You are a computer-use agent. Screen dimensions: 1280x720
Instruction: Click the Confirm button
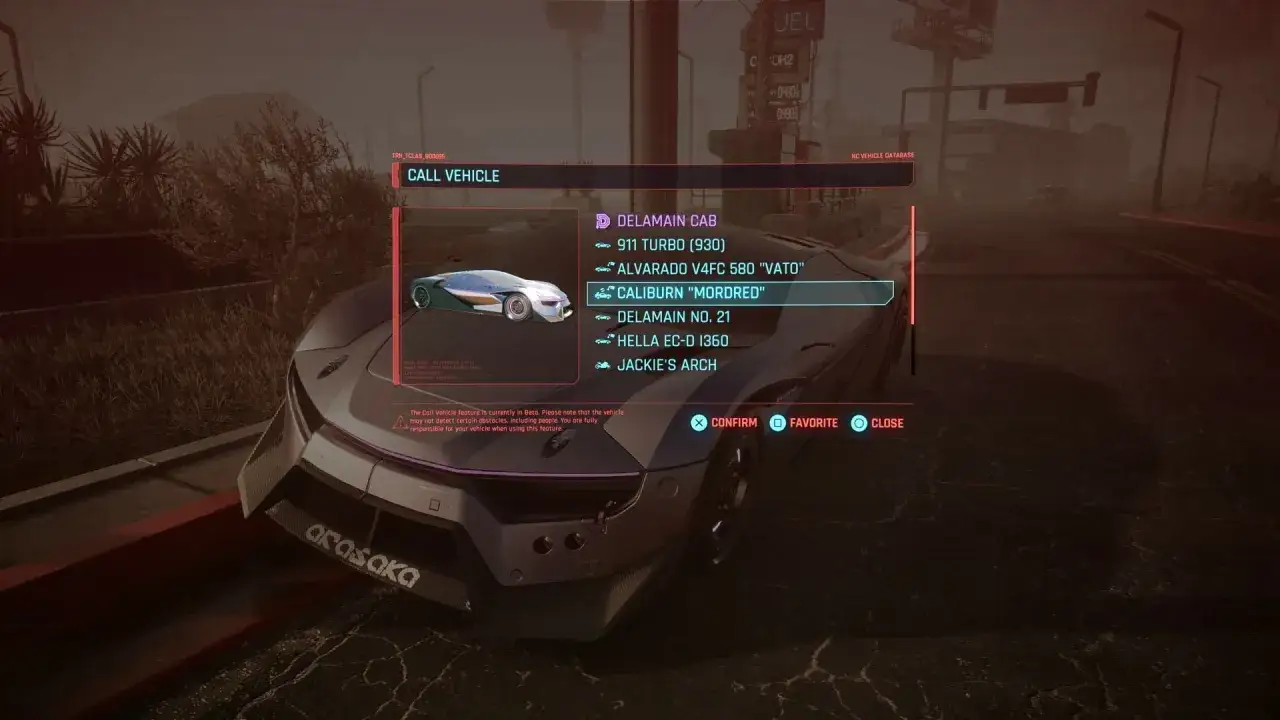click(x=733, y=423)
